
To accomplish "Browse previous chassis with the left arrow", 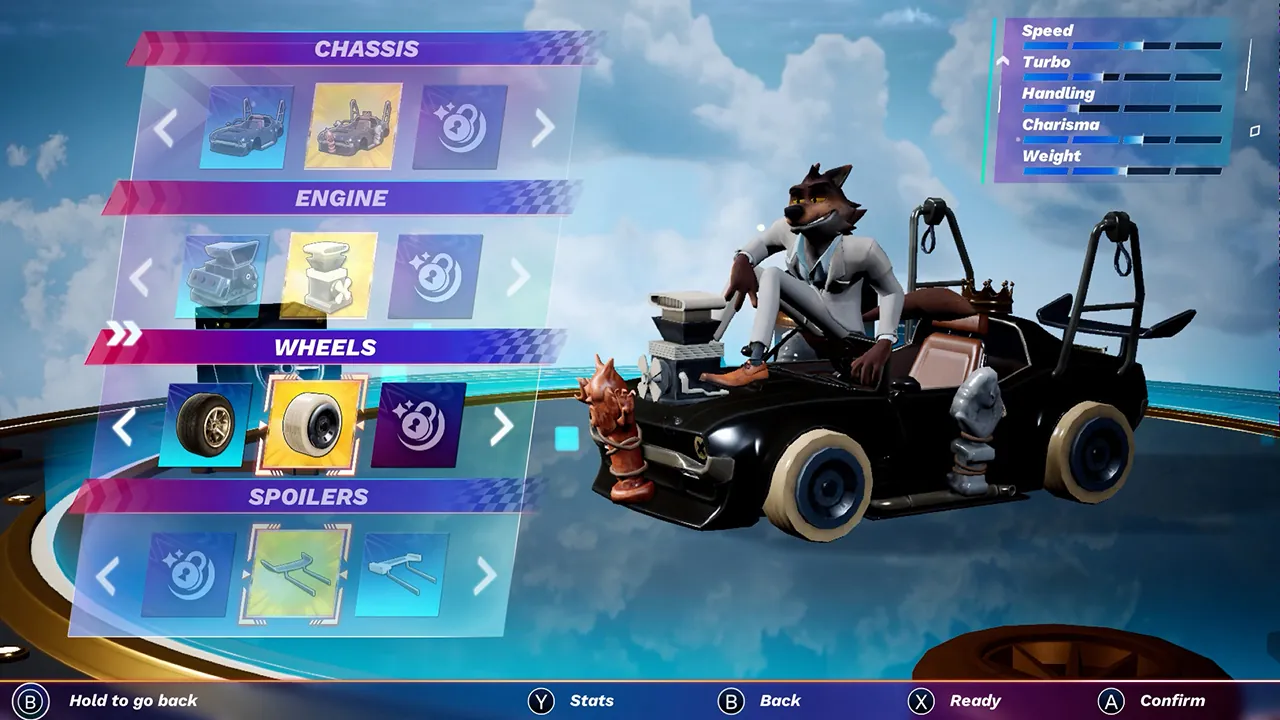I will 163,126.
